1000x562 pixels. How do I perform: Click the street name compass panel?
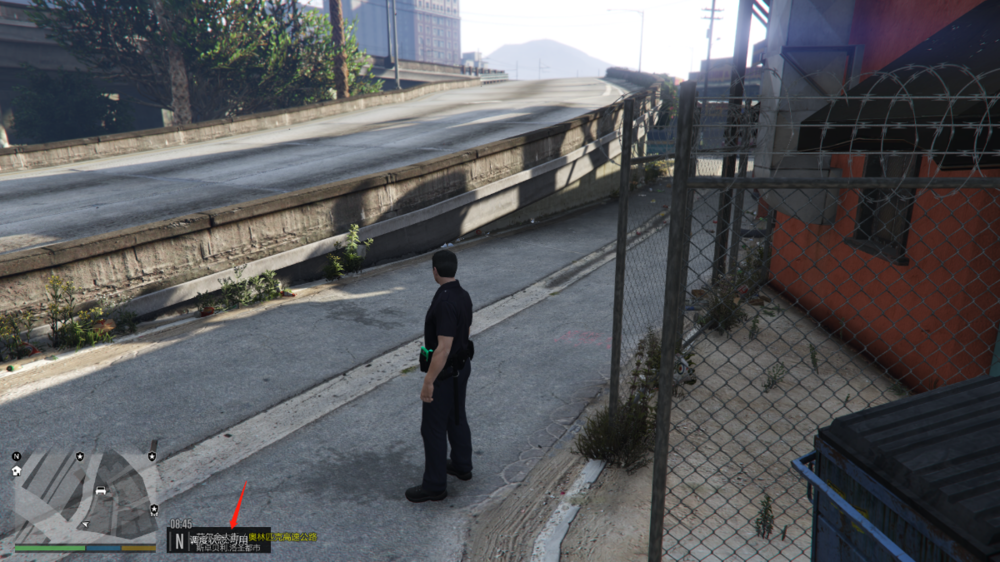click(x=219, y=541)
